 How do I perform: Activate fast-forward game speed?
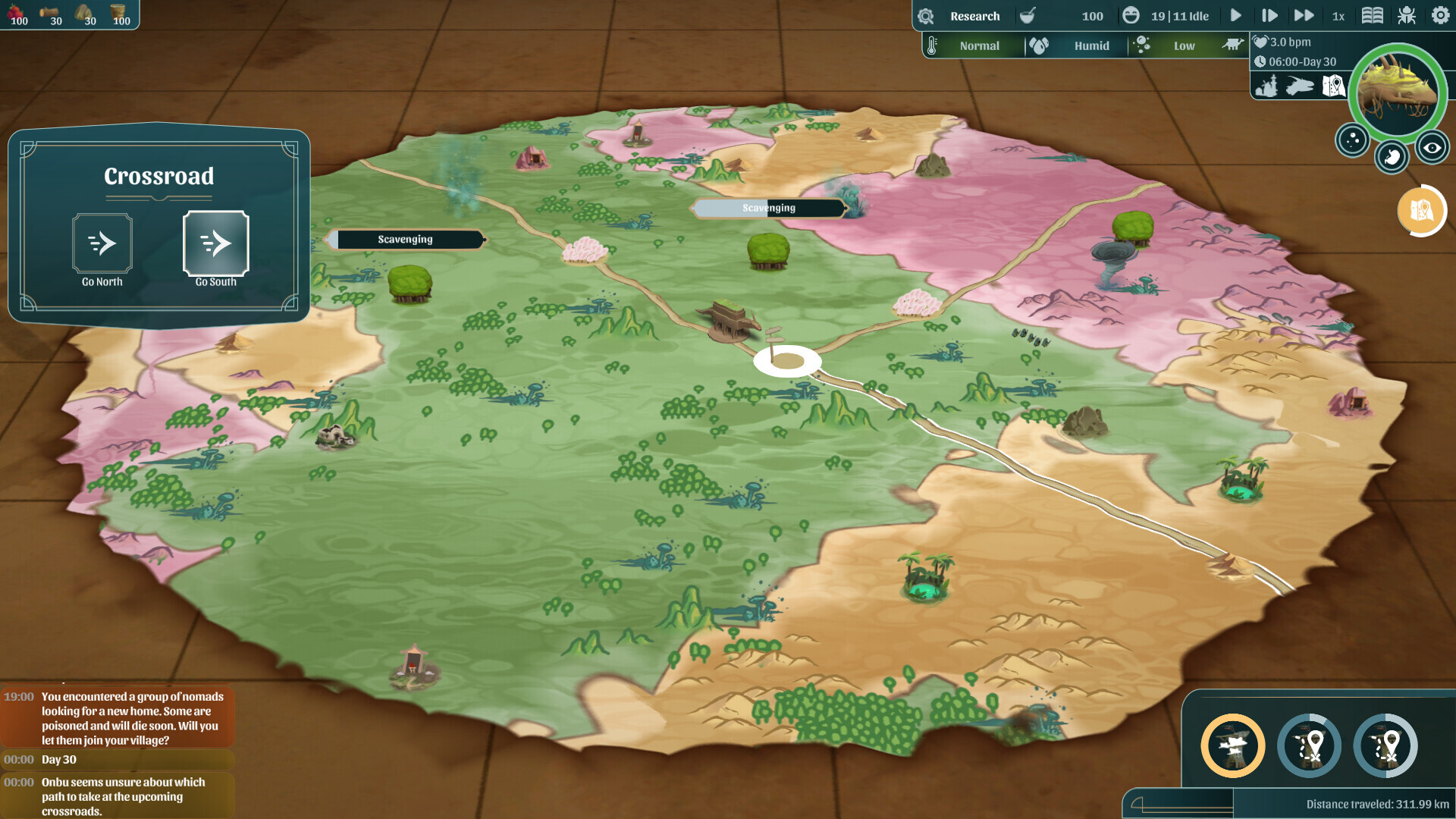(1304, 15)
